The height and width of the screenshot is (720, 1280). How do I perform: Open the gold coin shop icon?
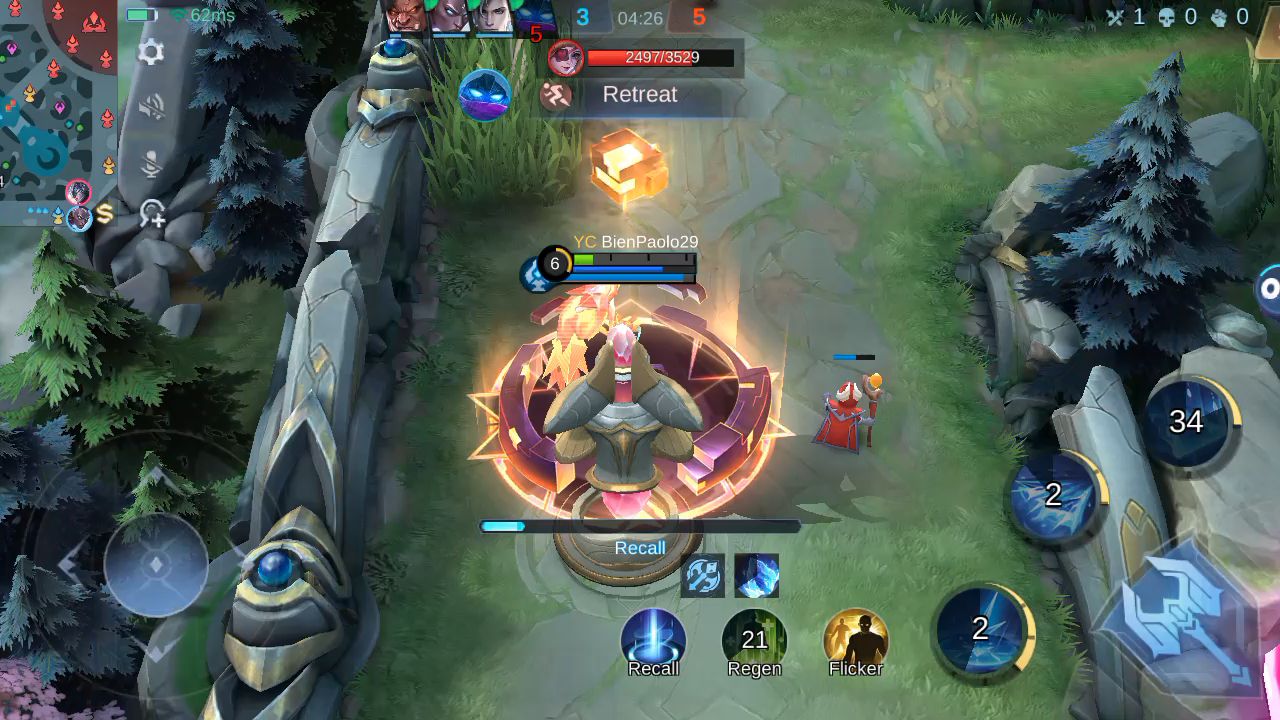tap(104, 213)
